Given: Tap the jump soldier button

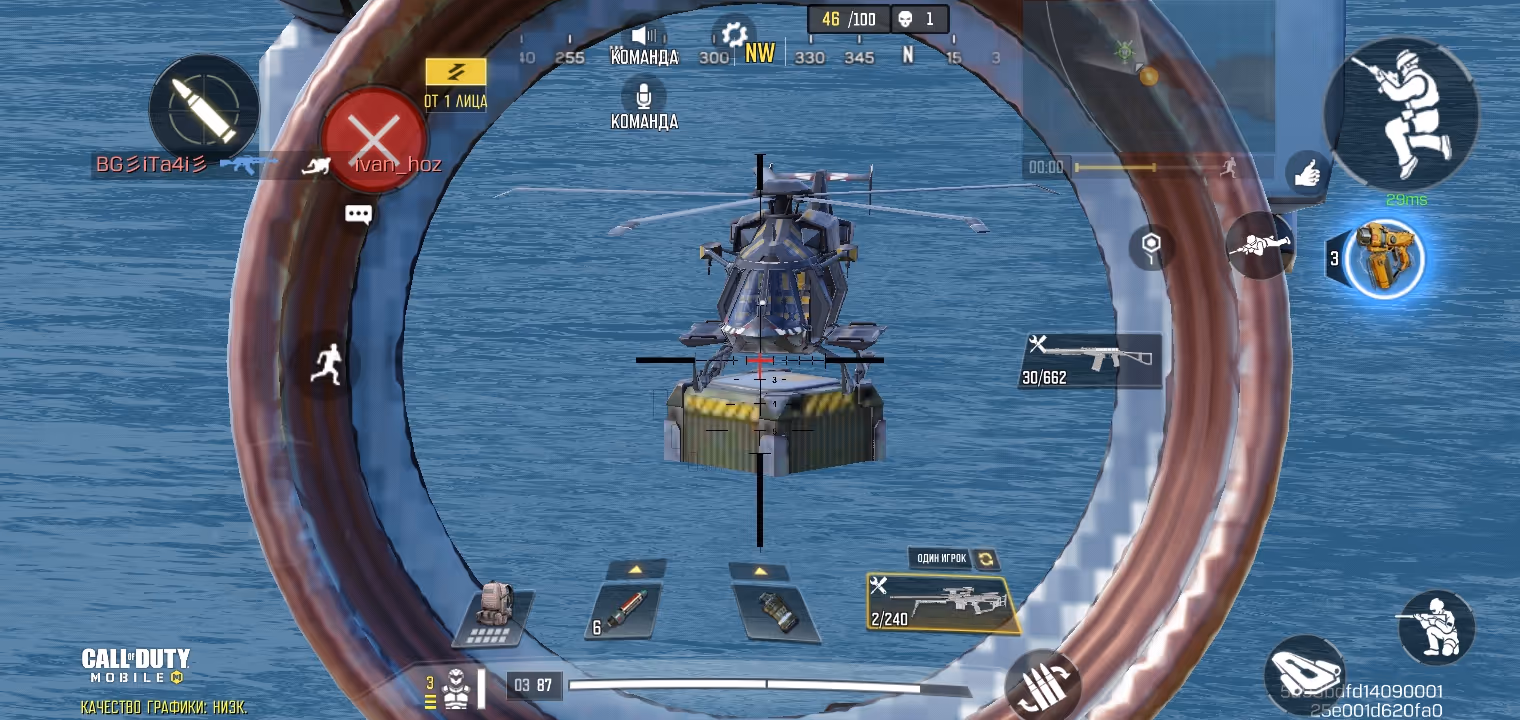Looking at the screenshot, I should (x=1400, y=113).
